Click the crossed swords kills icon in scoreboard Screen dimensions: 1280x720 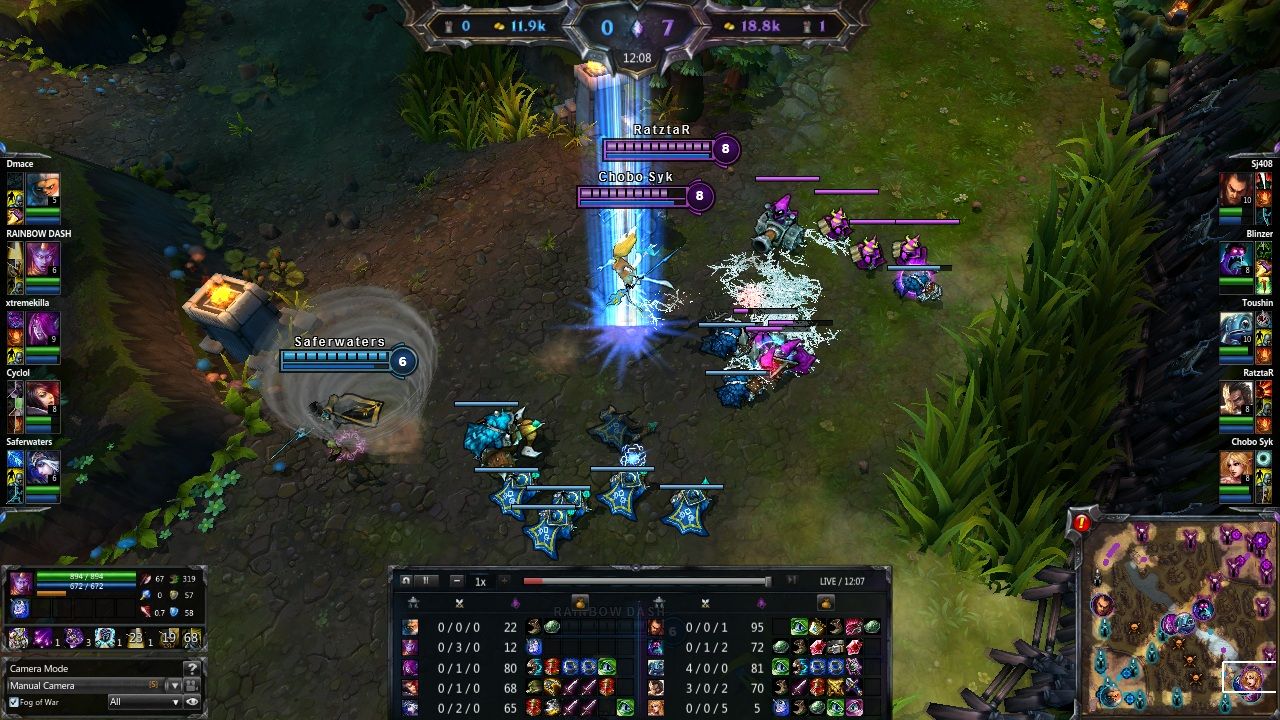[460, 601]
